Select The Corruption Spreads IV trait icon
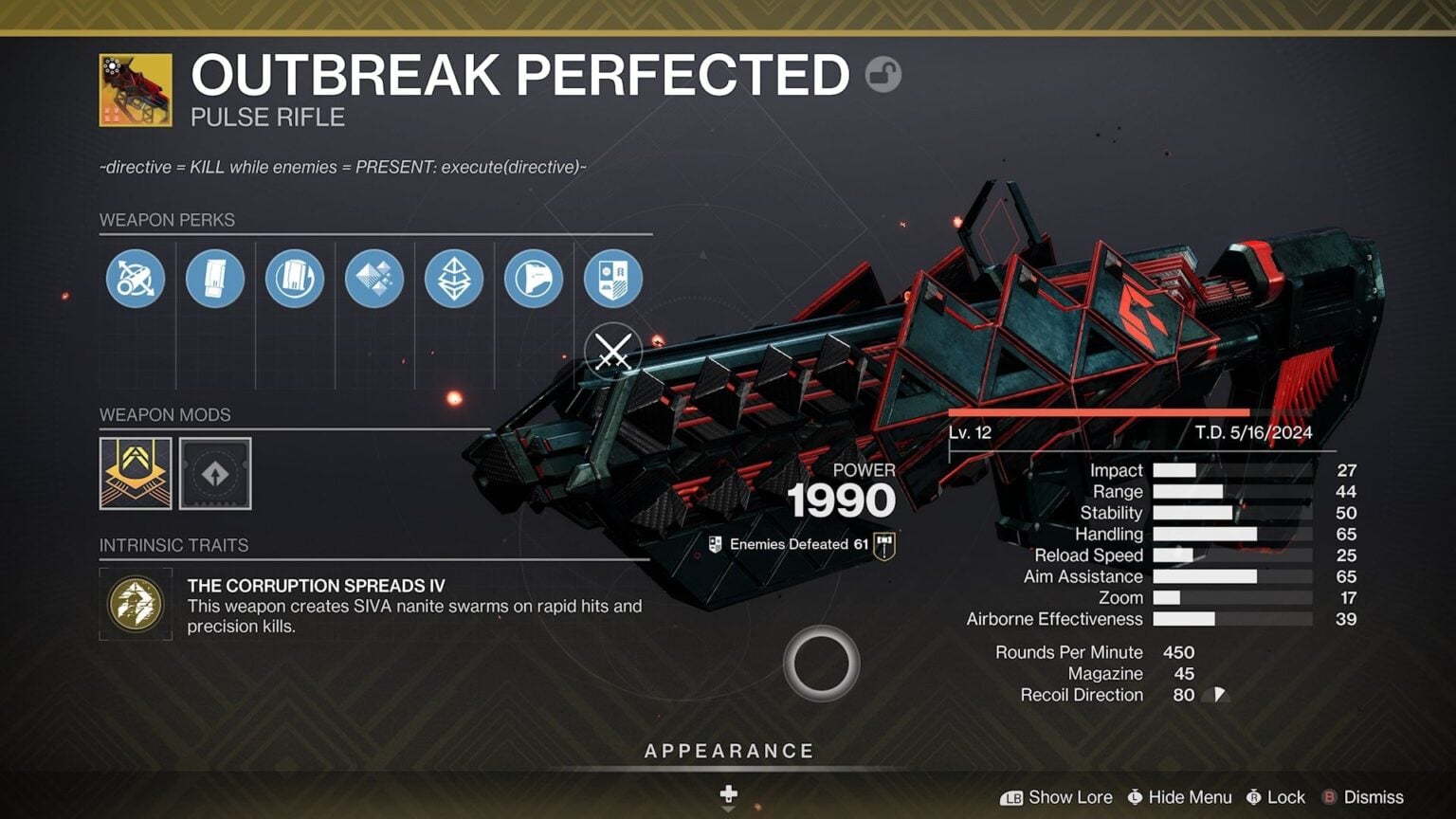 tap(135, 604)
